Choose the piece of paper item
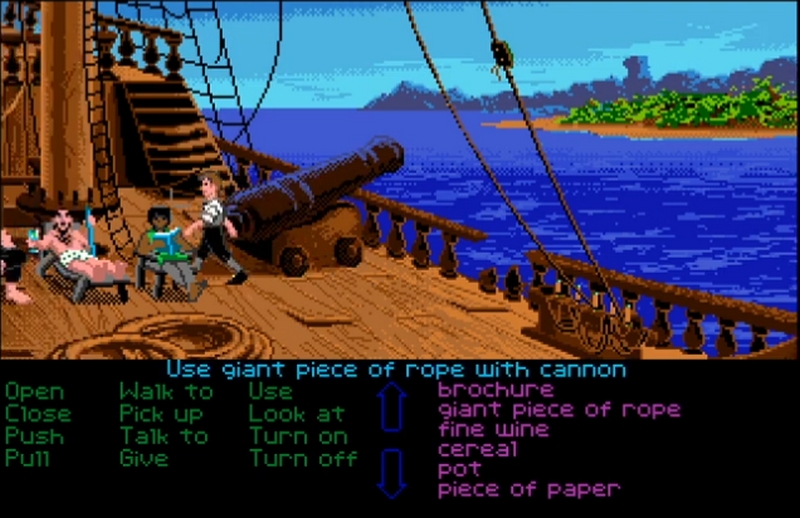800x518 pixels. (529, 489)
